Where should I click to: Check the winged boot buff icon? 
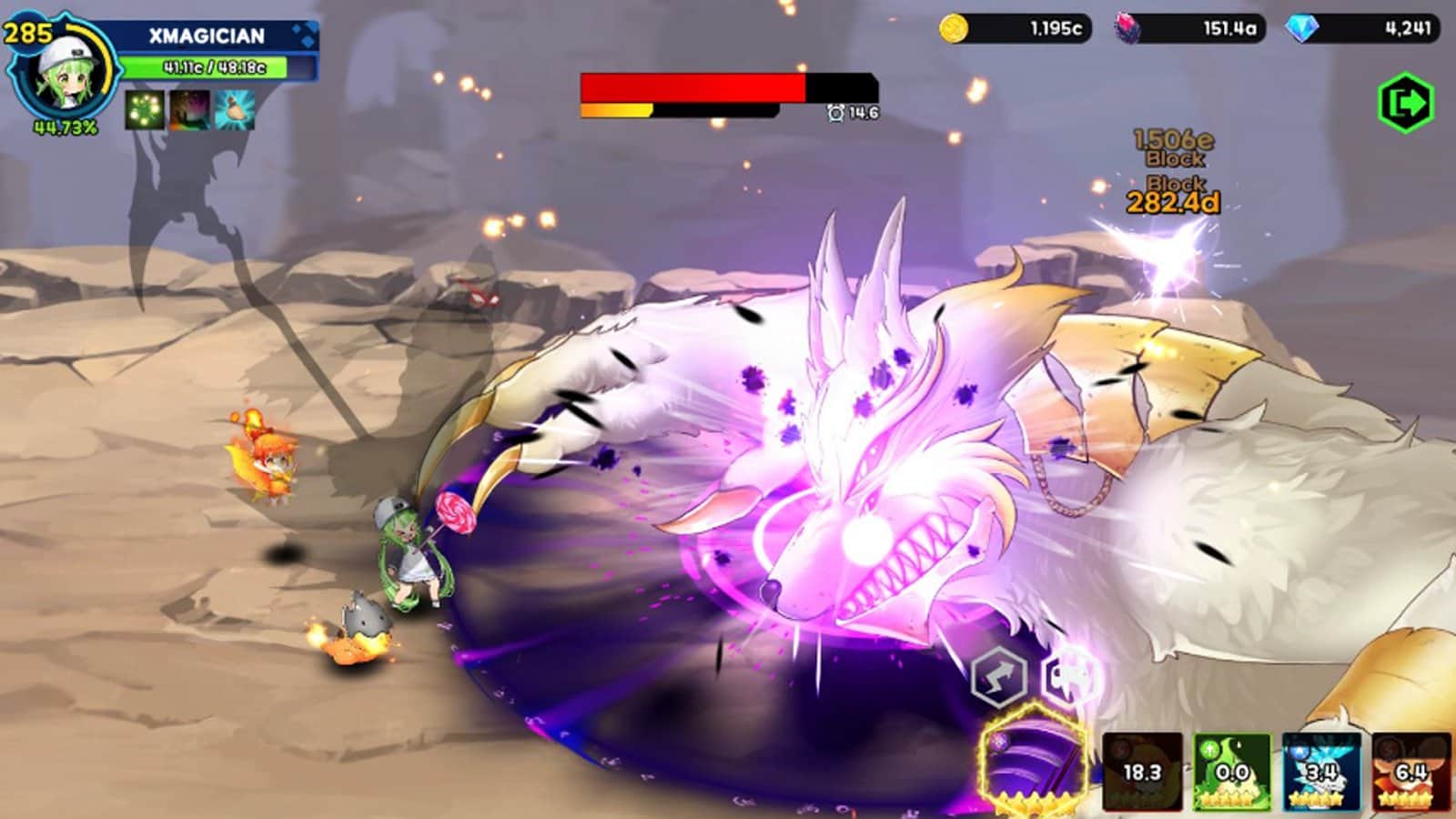point(234,110)
